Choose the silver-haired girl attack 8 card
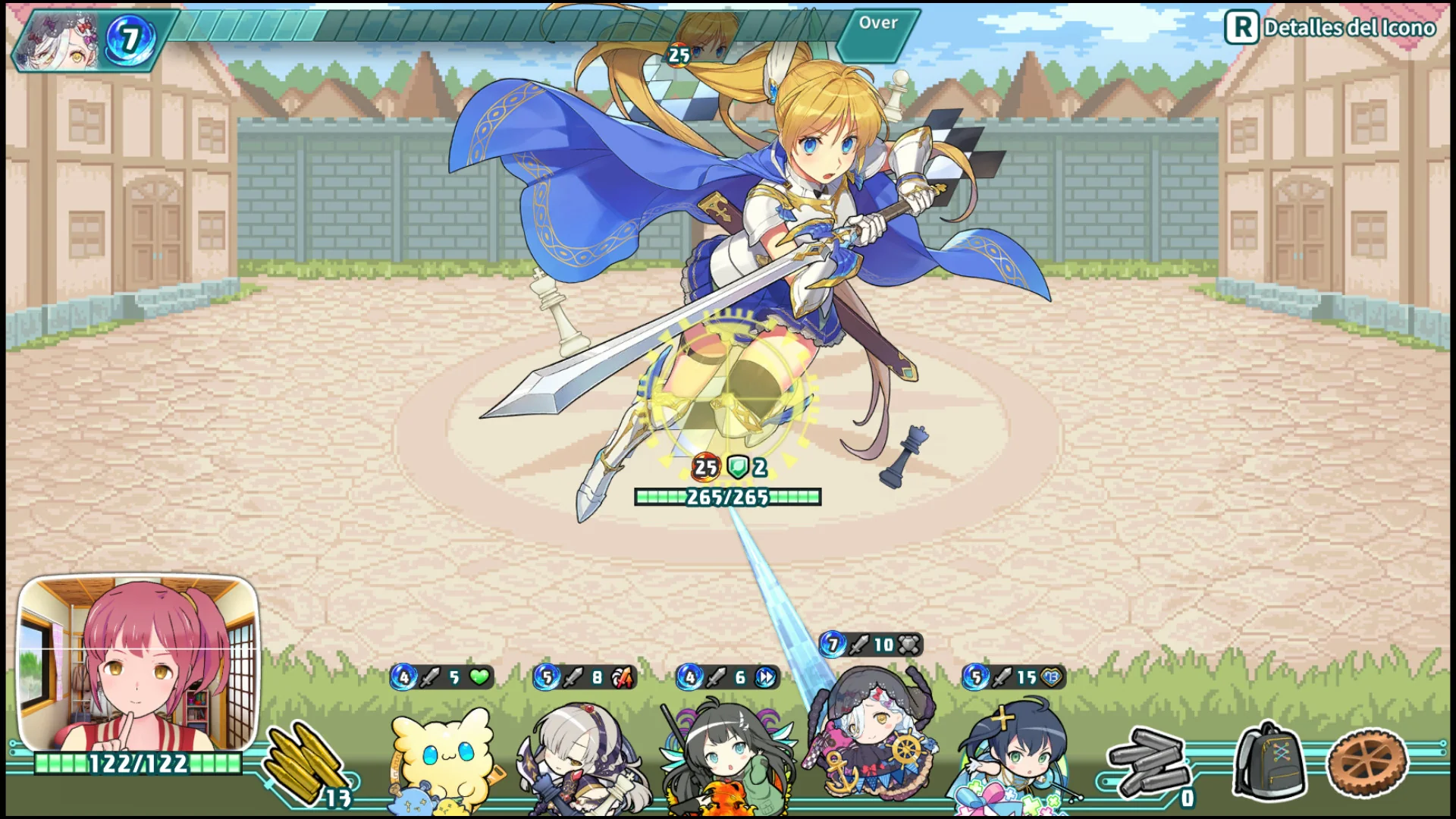The image size is (1456, 819). (584, 758)
